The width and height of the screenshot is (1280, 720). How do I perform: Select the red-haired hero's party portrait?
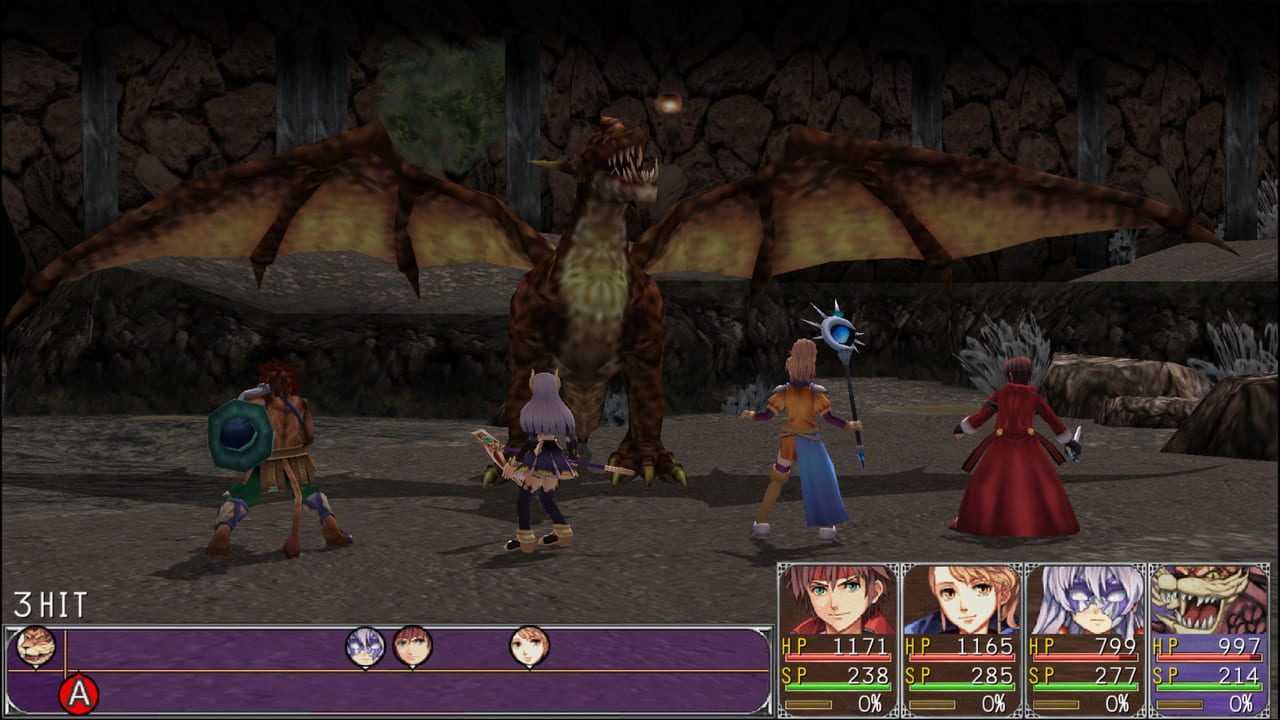(x=838, y=600)
